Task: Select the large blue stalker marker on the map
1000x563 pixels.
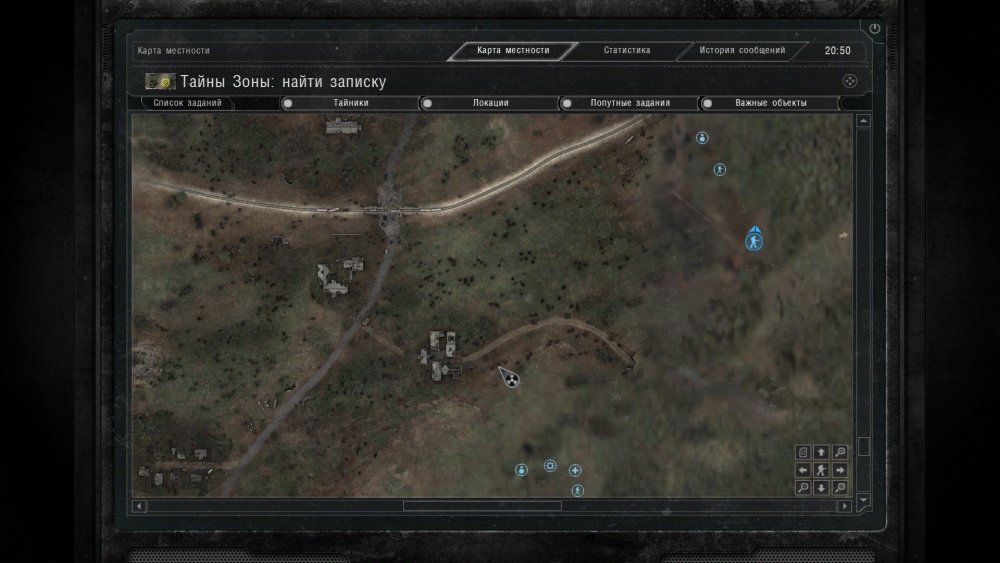Action: (753, 240)
